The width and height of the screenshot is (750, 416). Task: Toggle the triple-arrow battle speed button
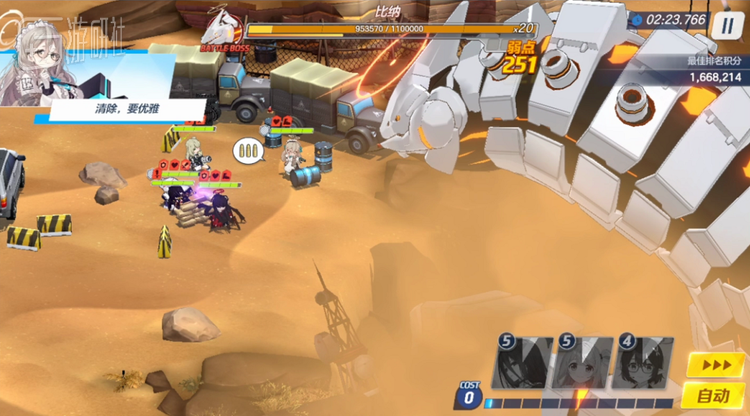714,365
